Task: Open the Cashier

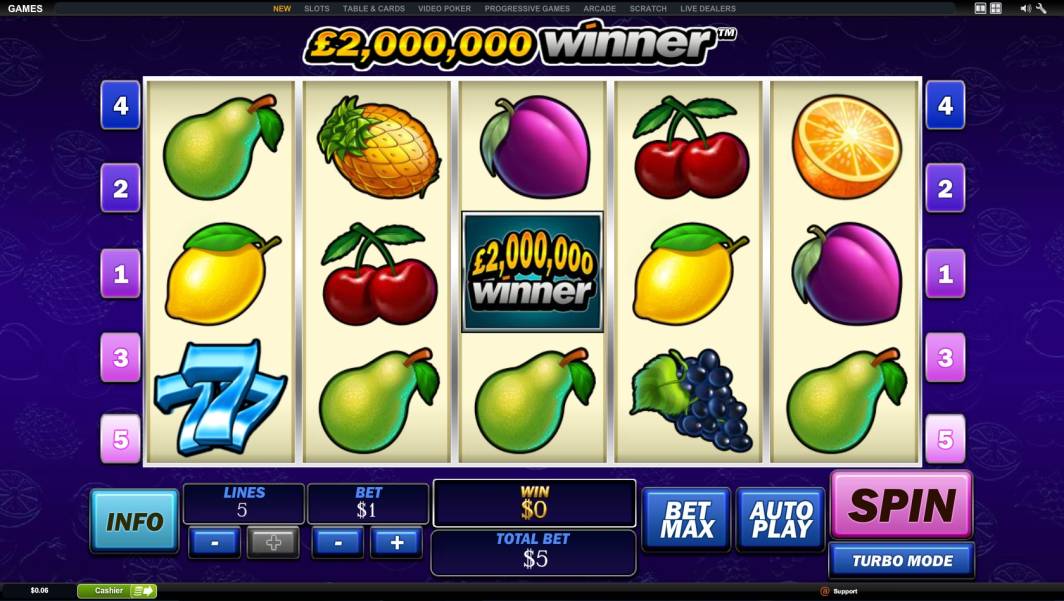Action: point(117,591)
